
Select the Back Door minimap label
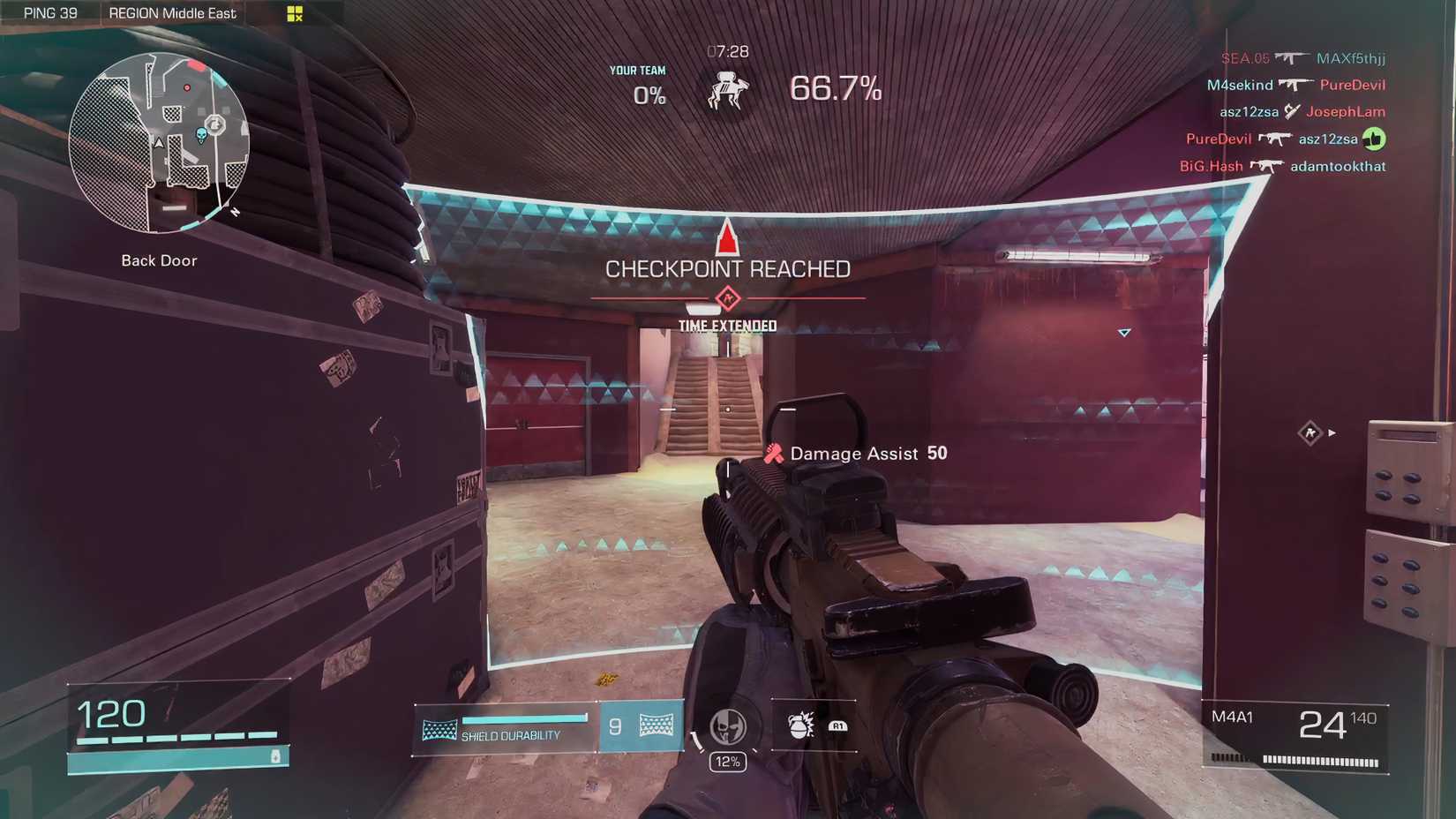point(158,259)
